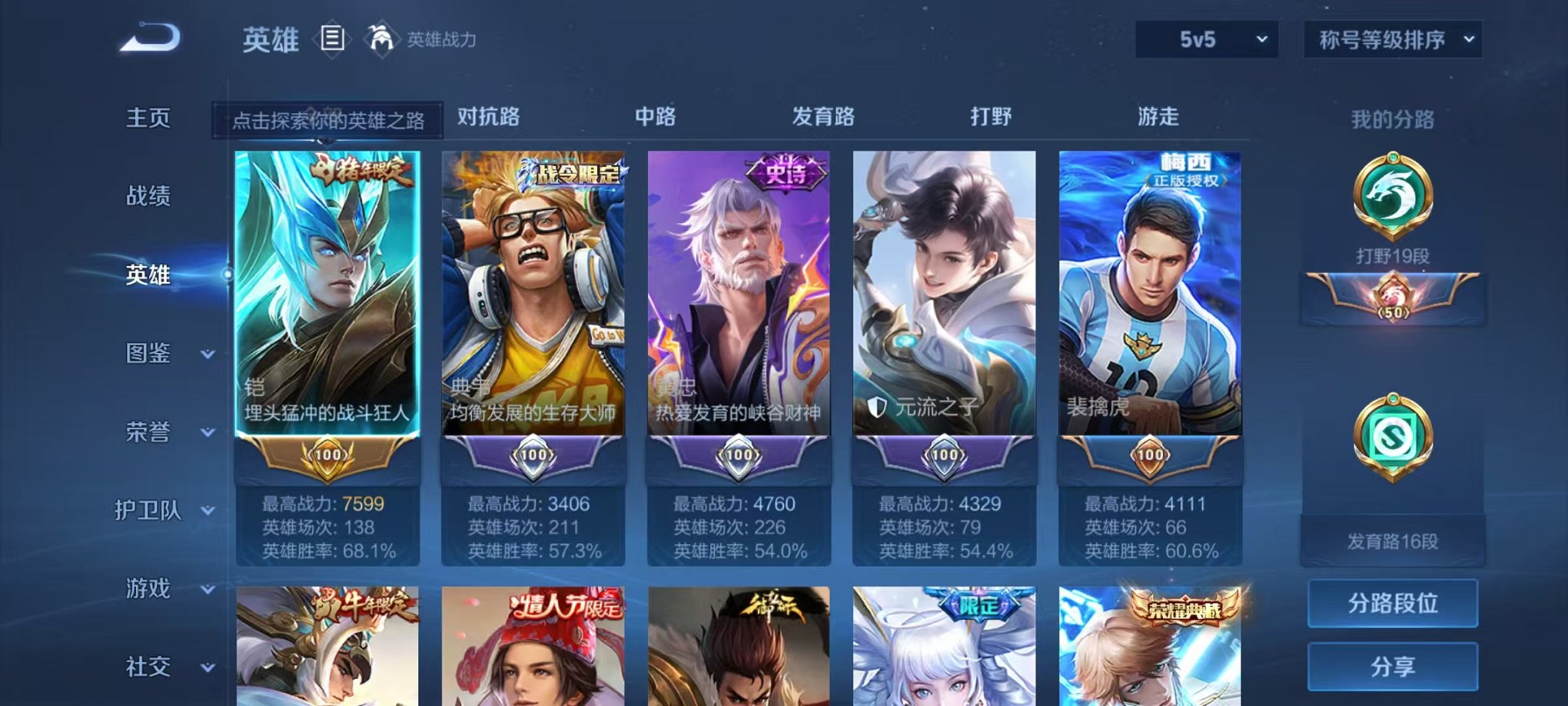Viewport: 1568px width, 706px height.
Task: Click the 英雄战力 helmet icon
Action: 377,37
